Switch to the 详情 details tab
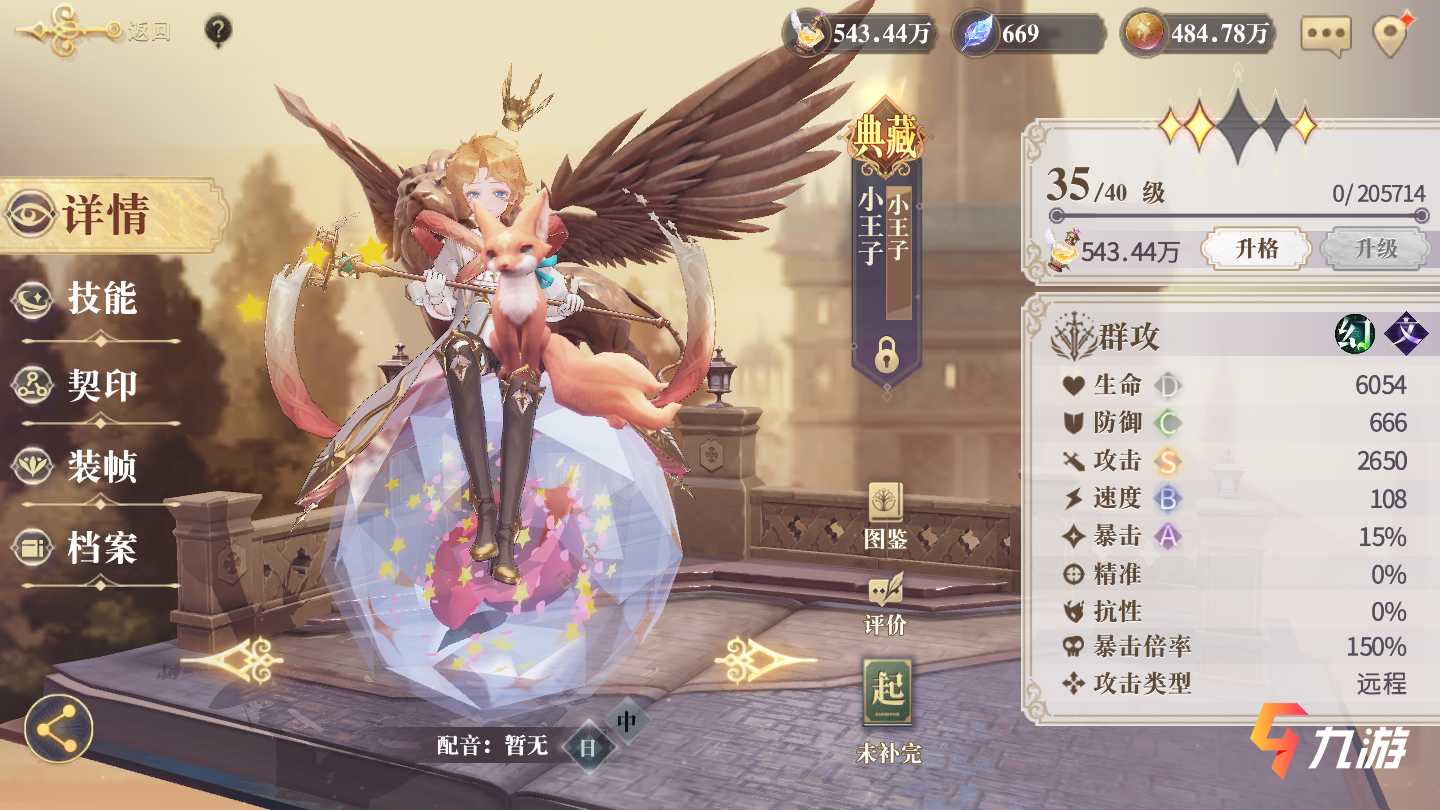 click(105, 214)
